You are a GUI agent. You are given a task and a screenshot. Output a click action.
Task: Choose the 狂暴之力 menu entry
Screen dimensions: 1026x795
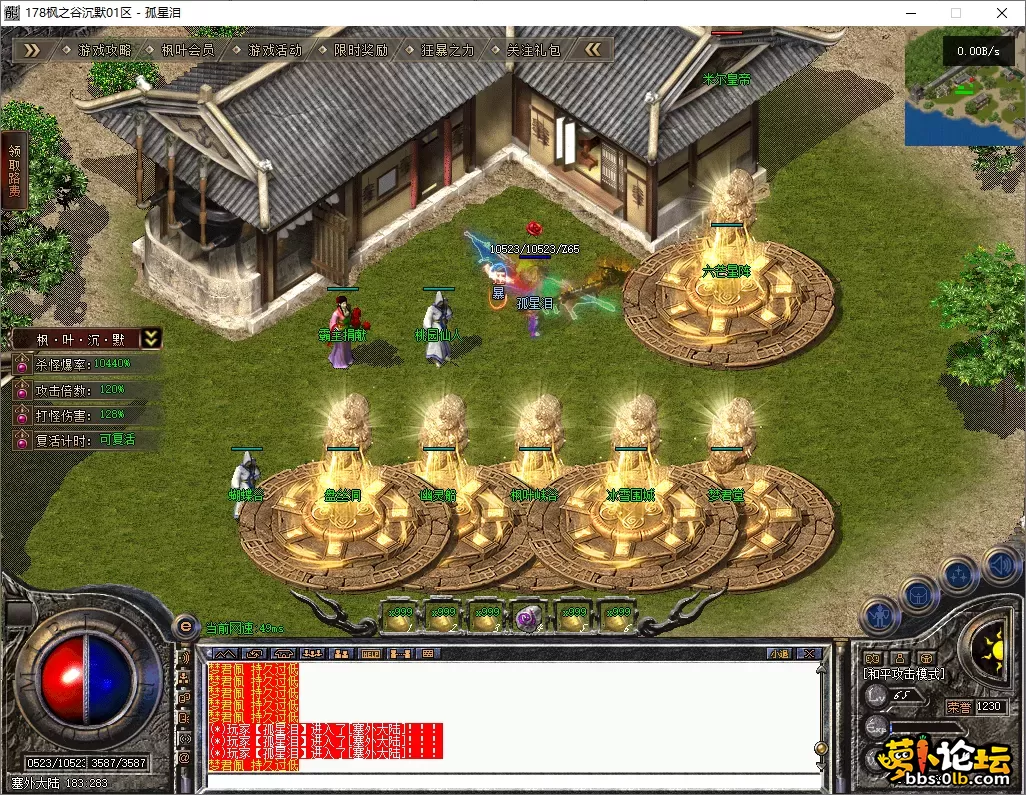(x=447, y=50)
